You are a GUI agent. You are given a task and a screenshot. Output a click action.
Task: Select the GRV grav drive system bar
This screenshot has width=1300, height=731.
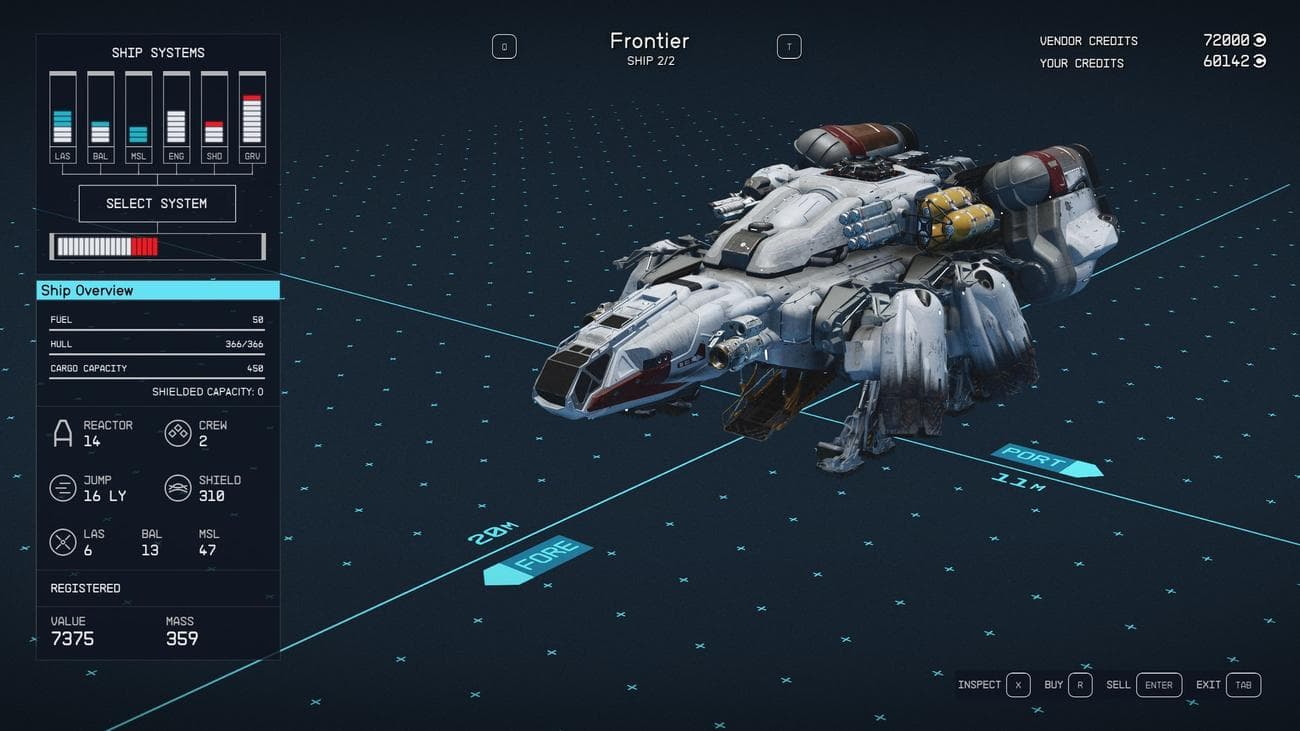point(252,110)
